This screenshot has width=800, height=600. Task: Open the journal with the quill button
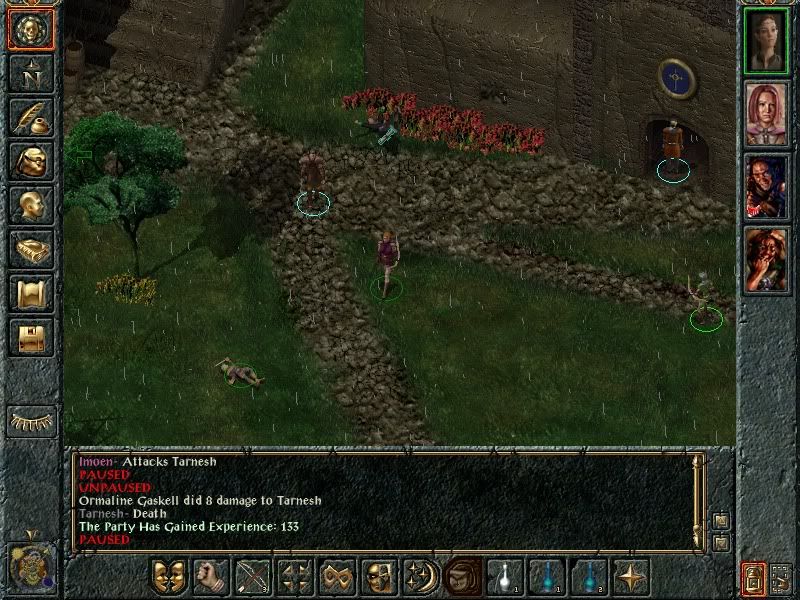coord(31,117)
